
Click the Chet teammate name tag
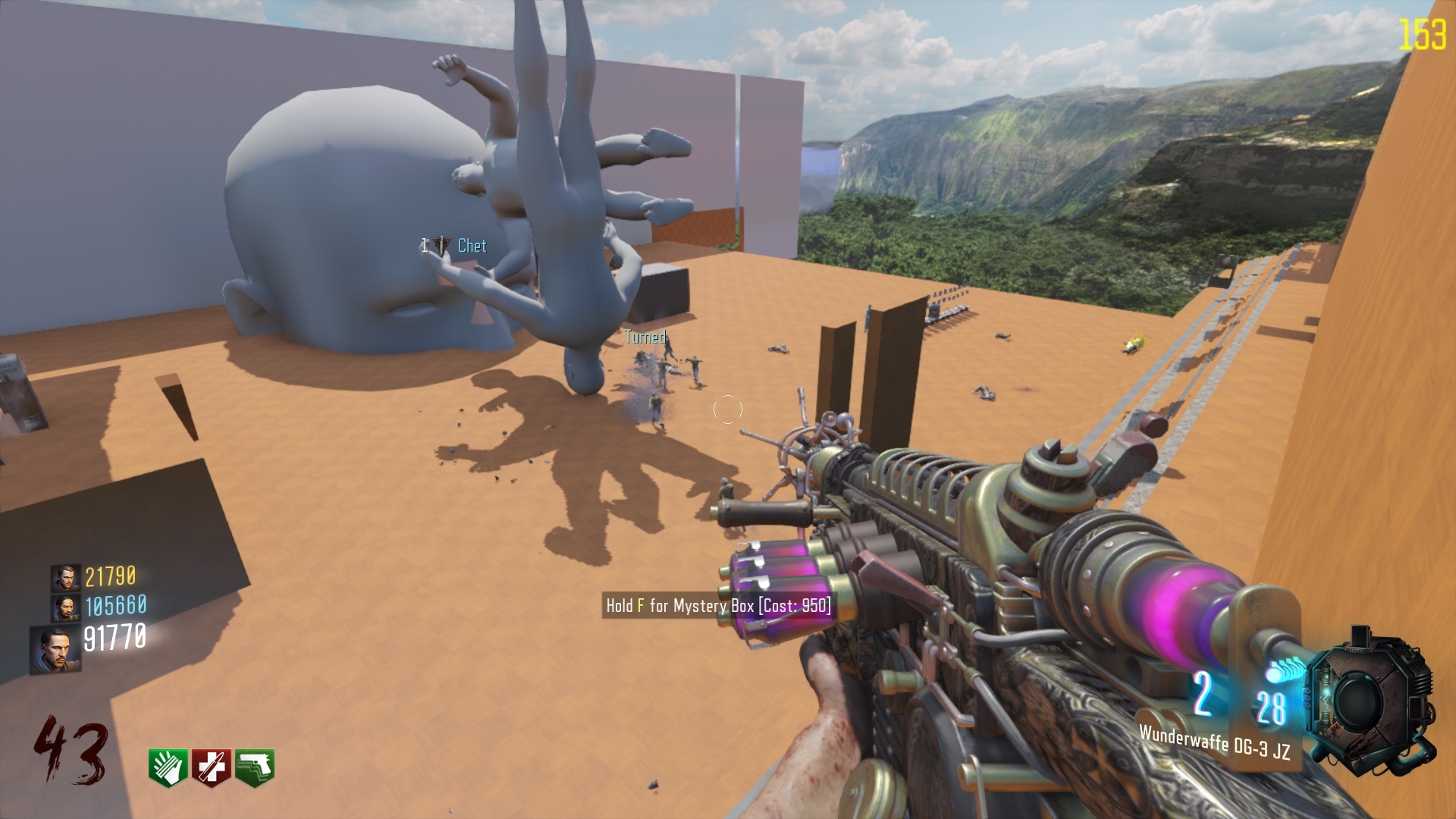tap(472, 246)
